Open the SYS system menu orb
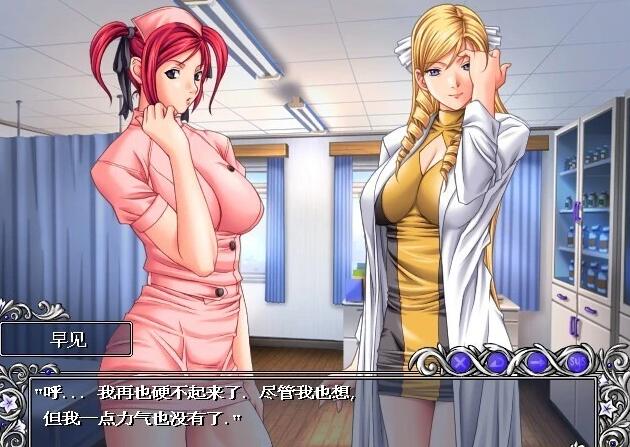Viewport: 630px width, 447px height. tap(575, 360)
